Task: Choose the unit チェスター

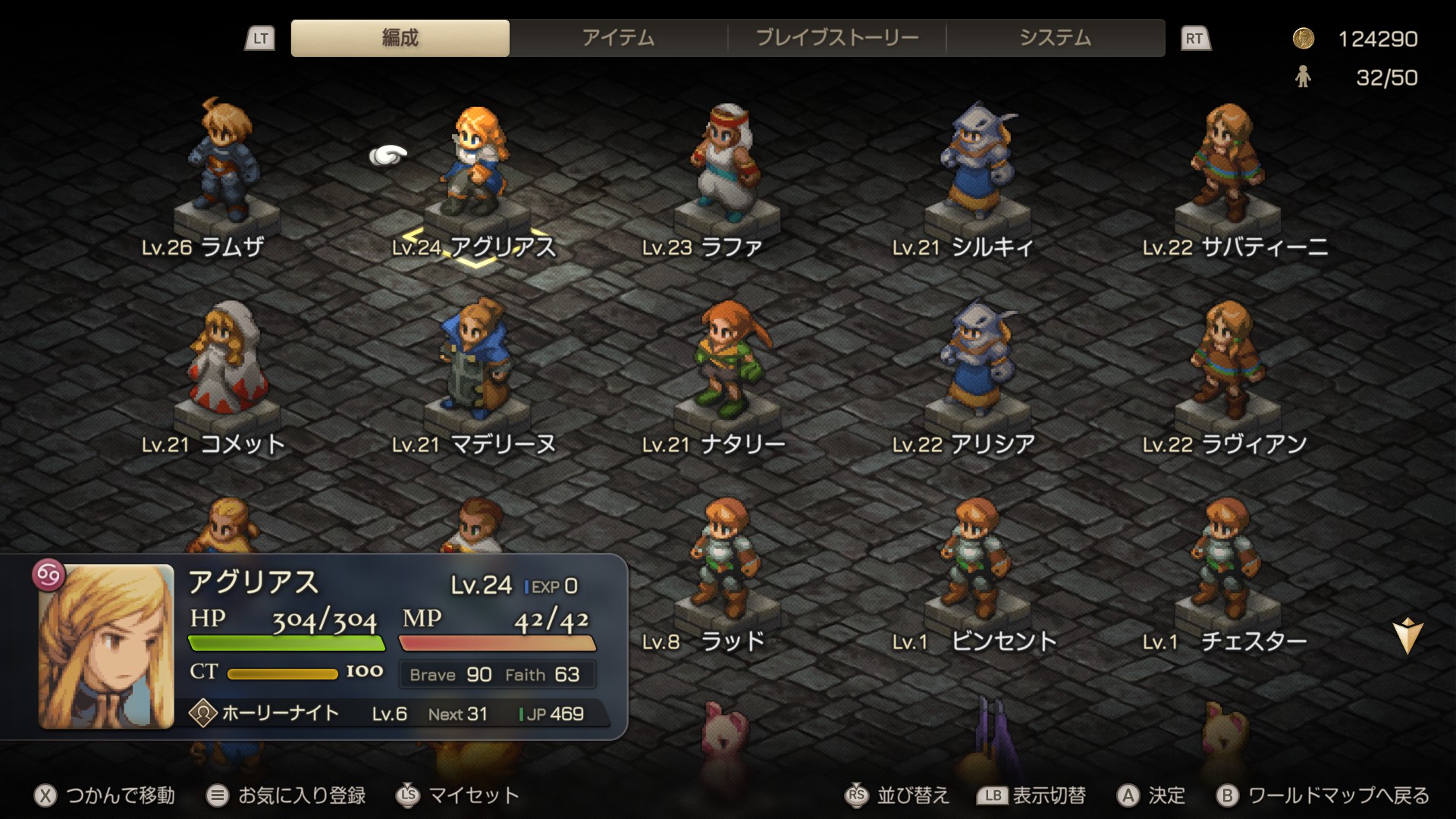Action: click(x=1225, y=557)
